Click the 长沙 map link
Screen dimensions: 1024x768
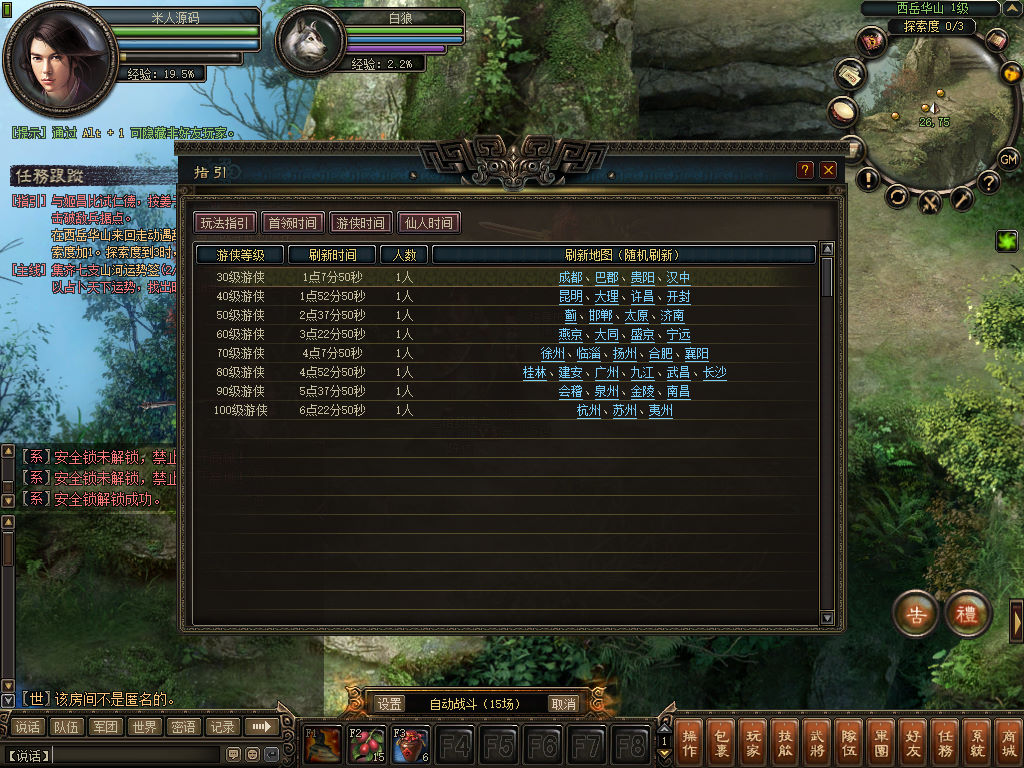(x=714, y=373)
